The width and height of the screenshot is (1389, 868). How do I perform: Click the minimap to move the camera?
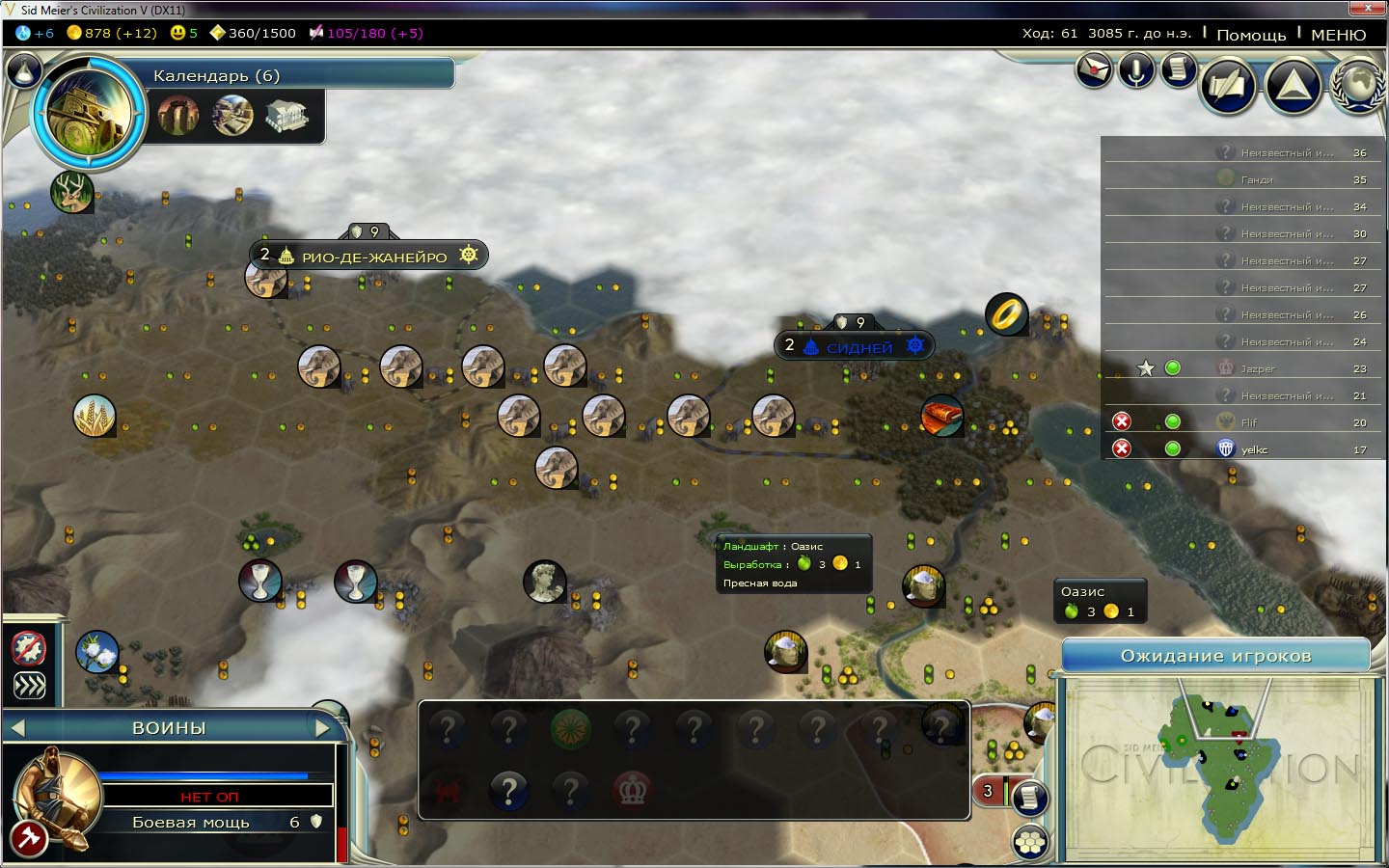point(1215,767)
